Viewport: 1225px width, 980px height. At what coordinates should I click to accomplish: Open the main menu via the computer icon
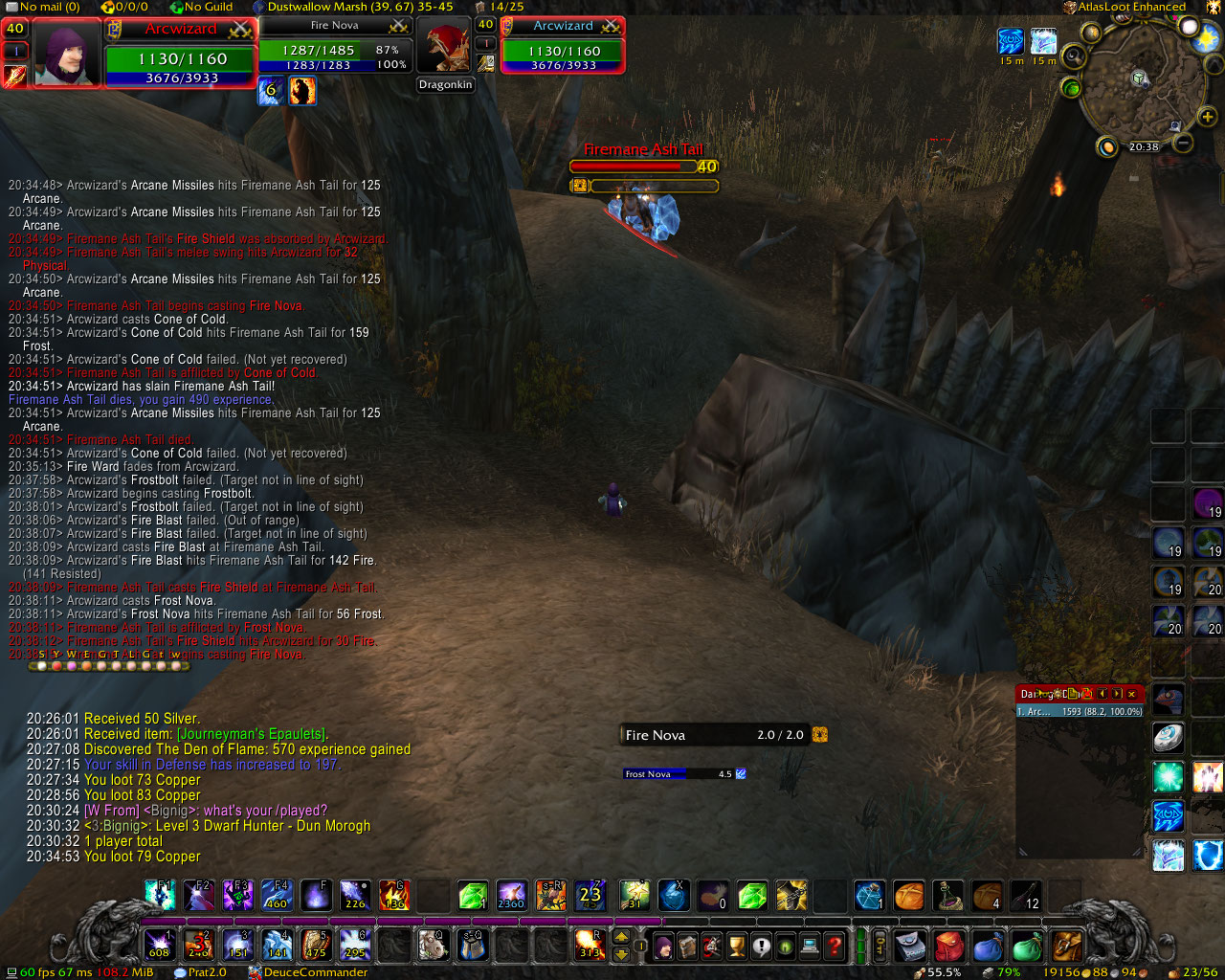(811, 946)
